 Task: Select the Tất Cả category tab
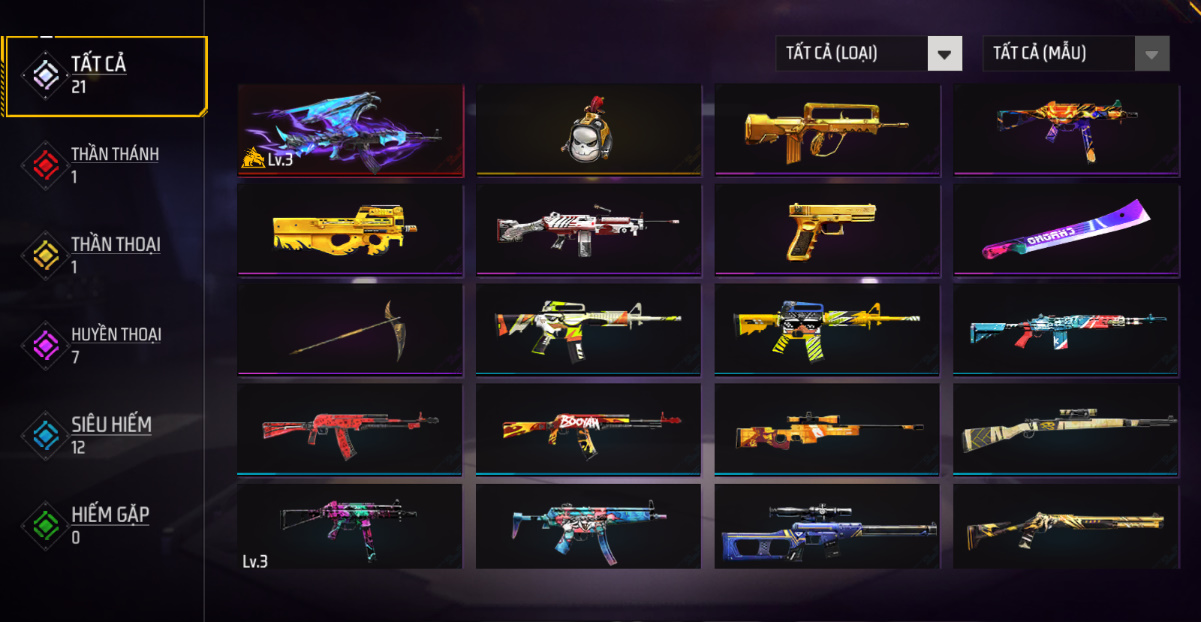[104, 75]
